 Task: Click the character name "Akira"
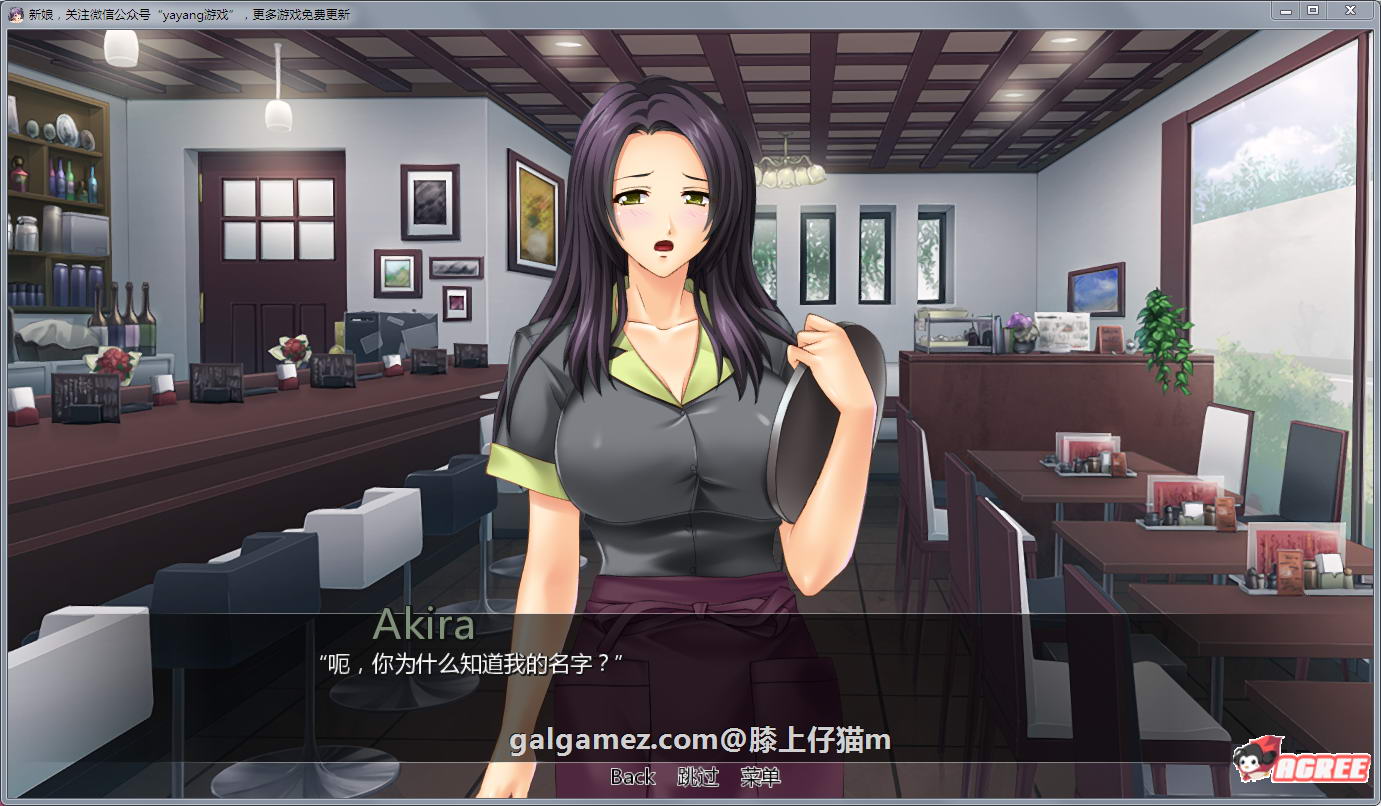point(424,628)
